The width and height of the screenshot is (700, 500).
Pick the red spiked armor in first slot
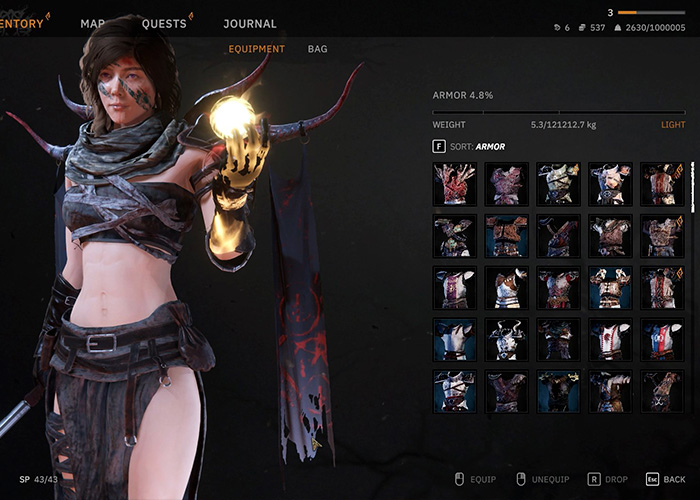(453, 184)
